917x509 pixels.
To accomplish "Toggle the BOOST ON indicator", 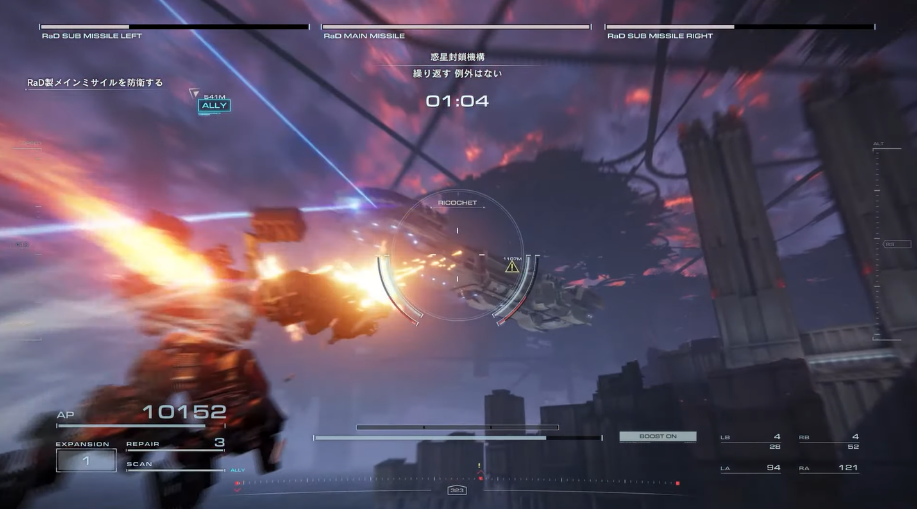I will point(658,437).
